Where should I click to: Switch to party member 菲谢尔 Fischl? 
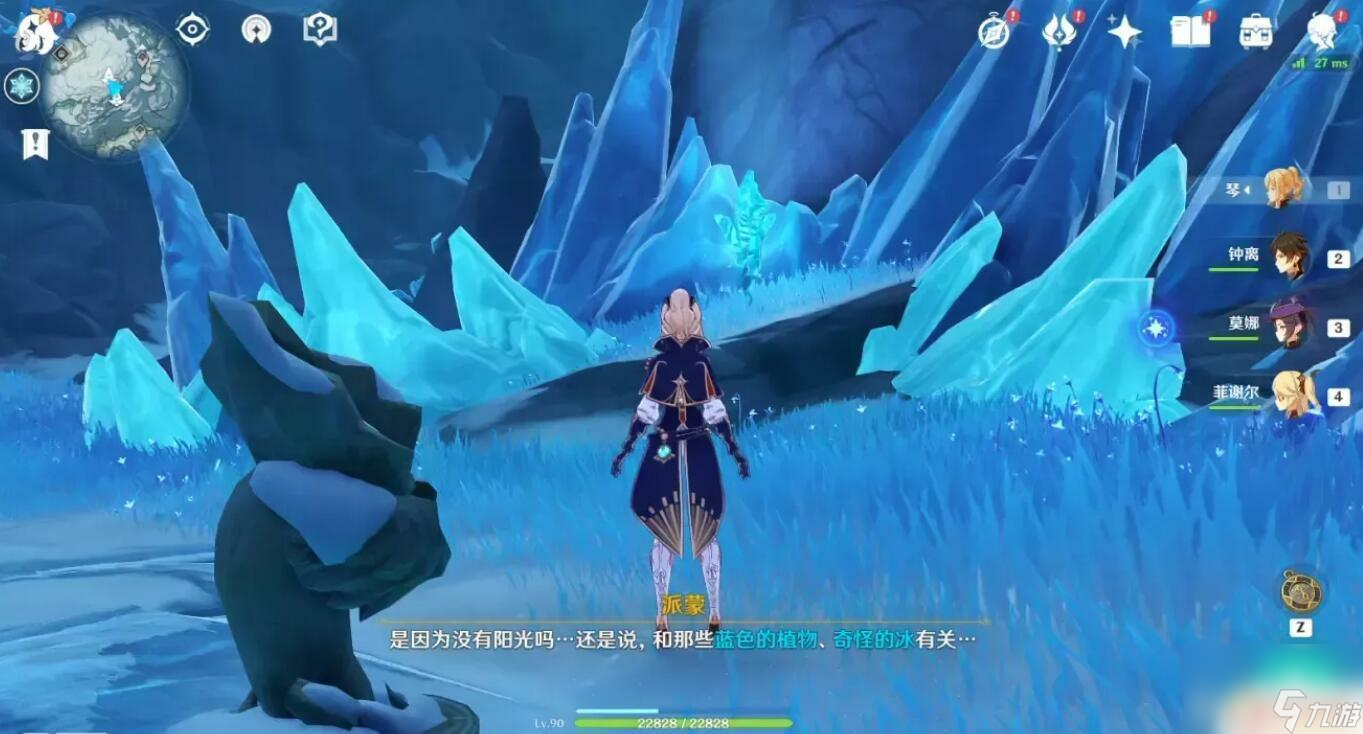tap(1292, 394)
